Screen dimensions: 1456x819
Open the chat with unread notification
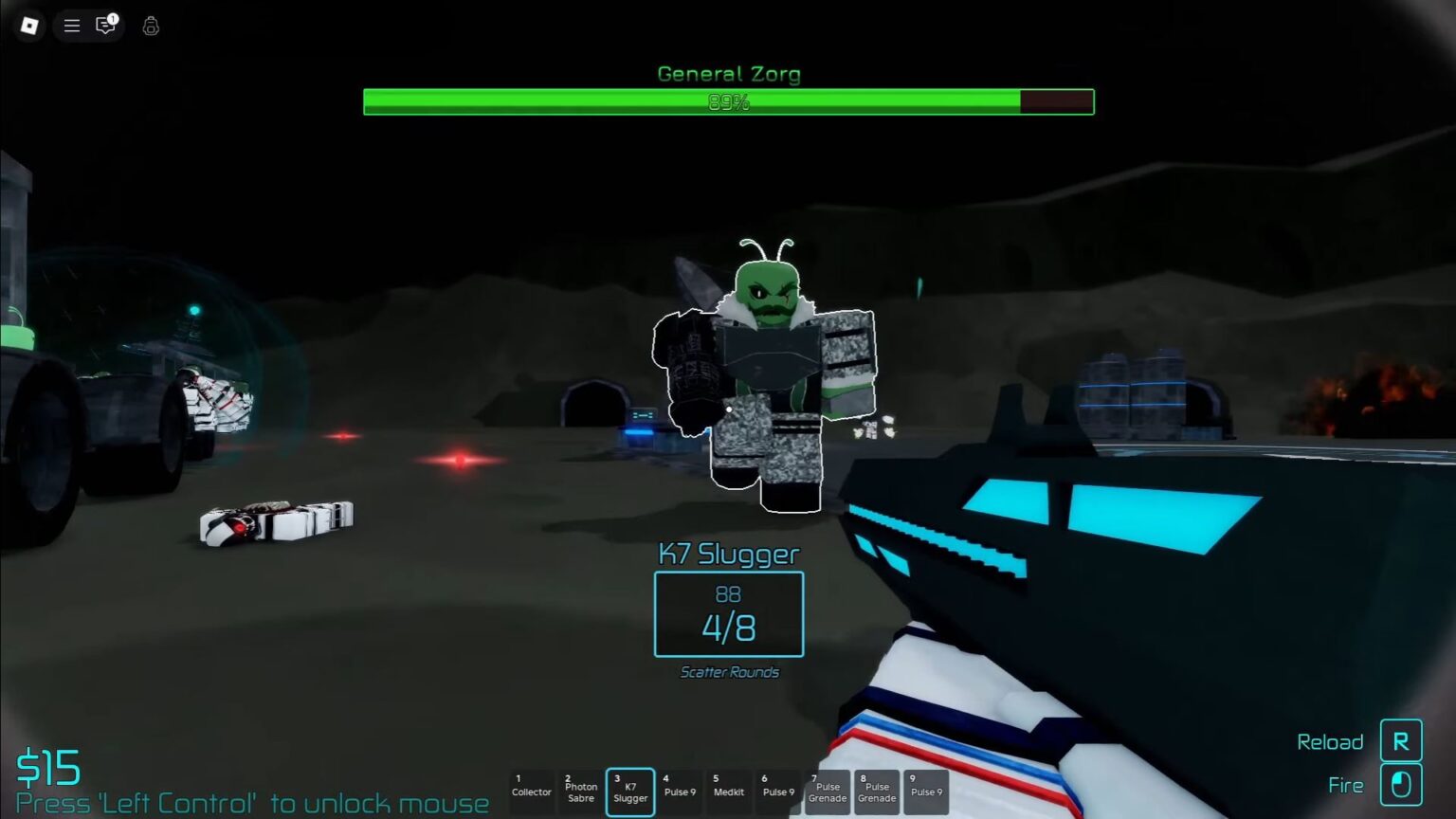(x=104, y=27)
